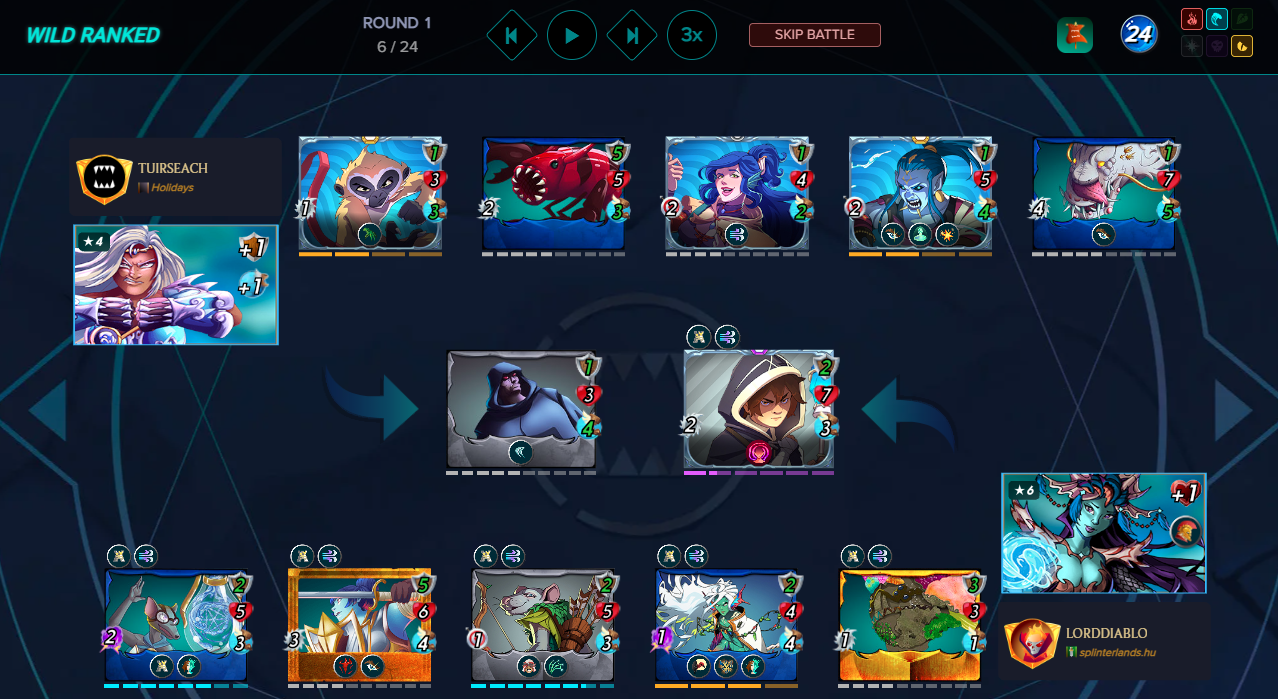Open TUIRSEACH's player profile
1278x699 pixels.
pyautogui.click(x=173, y=177)
